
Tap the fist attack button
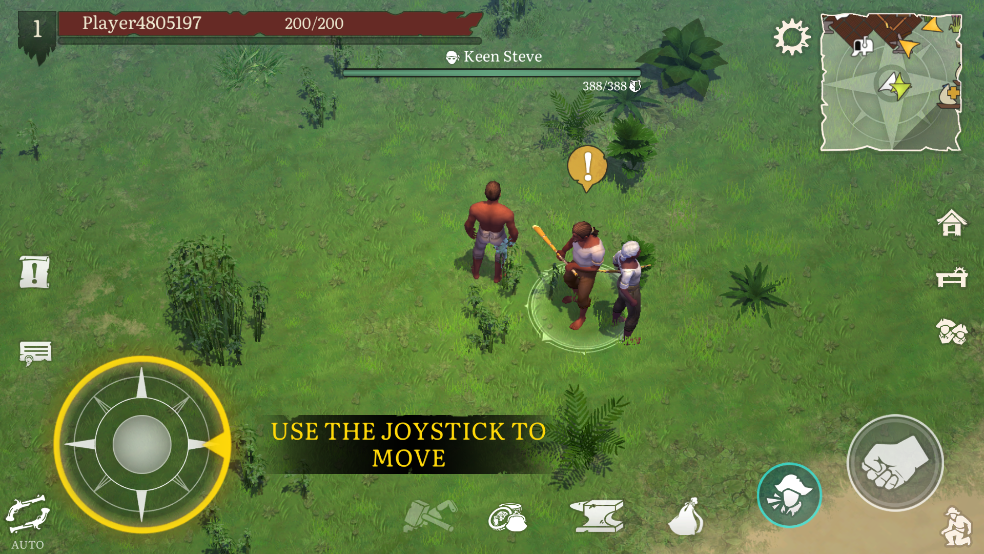click(x=894, y=463)
